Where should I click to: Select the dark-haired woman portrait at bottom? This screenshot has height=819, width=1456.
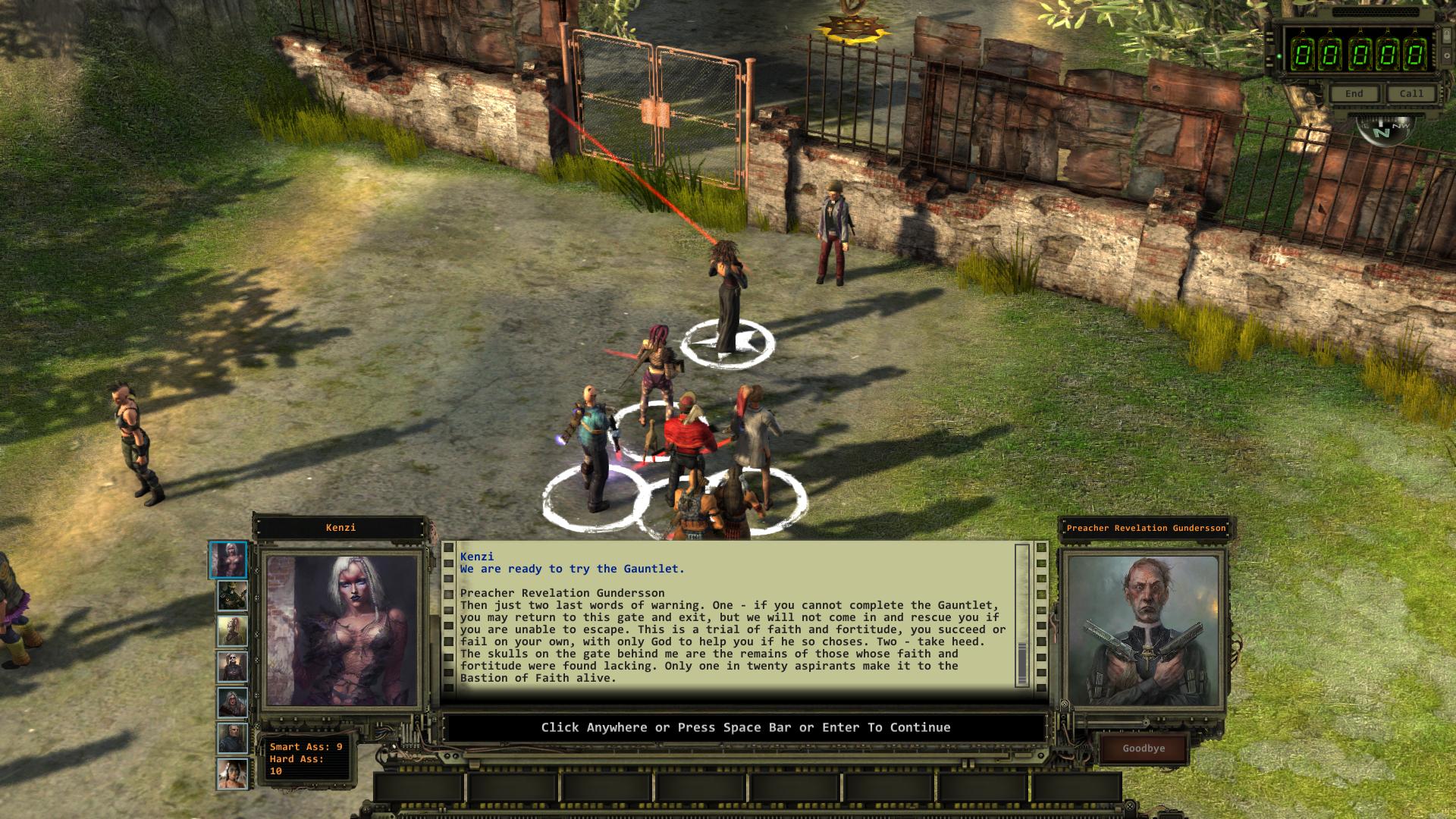[x=232, y=775]
